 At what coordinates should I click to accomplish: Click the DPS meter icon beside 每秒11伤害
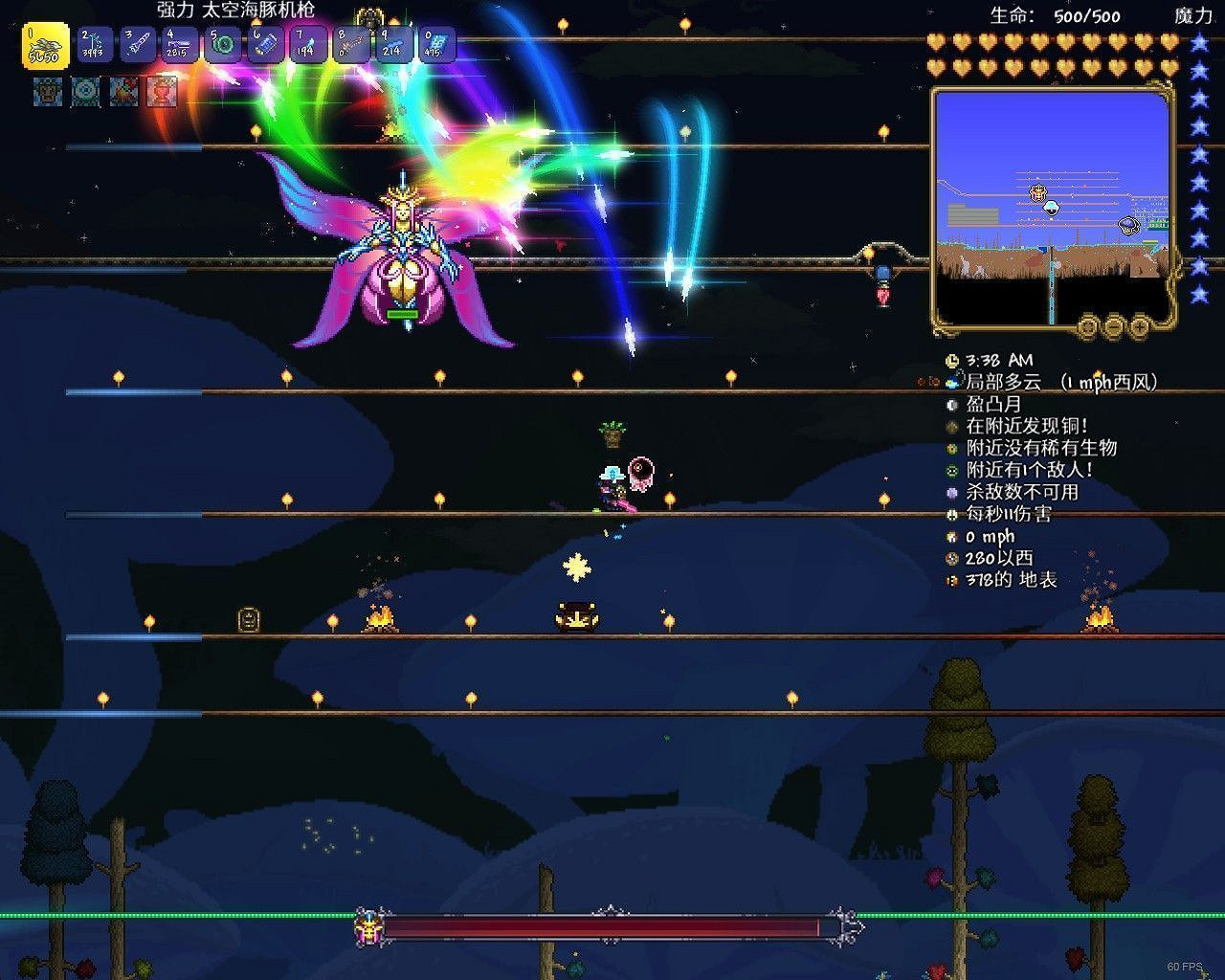click(x=951, y=513)
